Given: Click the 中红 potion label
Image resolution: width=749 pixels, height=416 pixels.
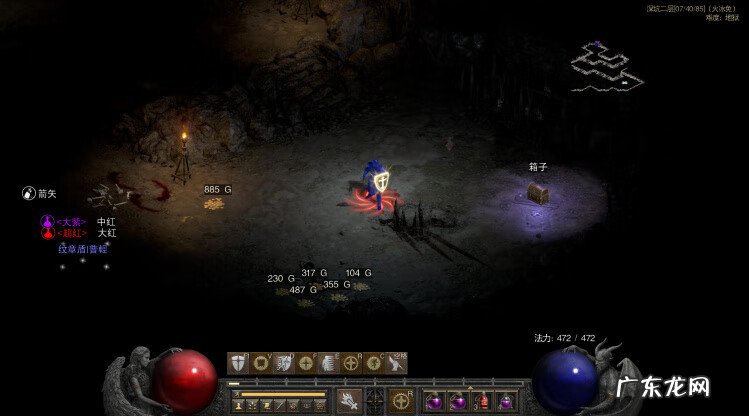Looking at the screenshot, I should point(107,221).
